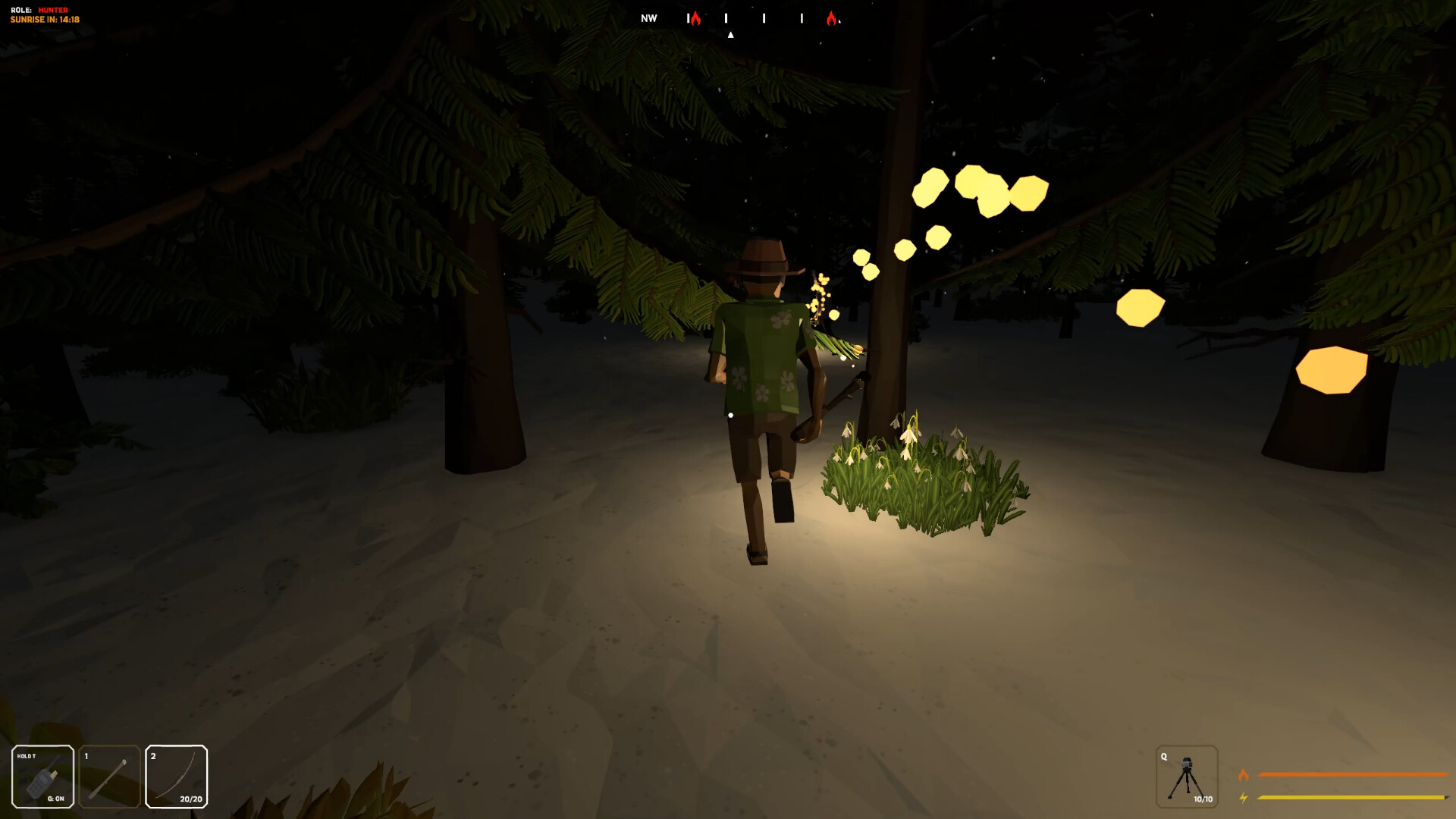Click the fire campfire meter icon
This screenshot has height=819, width=1456.
coord(1244,776)
